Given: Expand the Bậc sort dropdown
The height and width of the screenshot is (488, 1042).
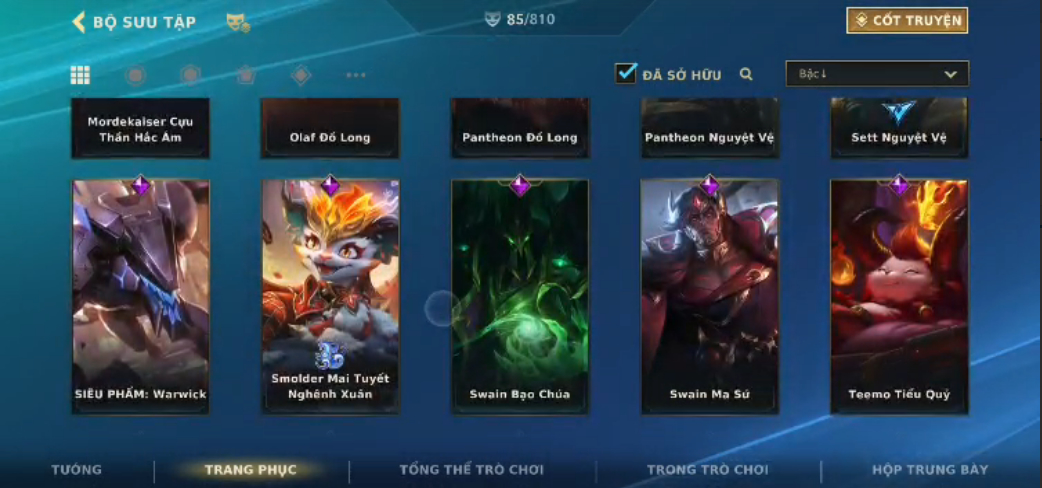Looking at the screenshot, I should point(877,74).
